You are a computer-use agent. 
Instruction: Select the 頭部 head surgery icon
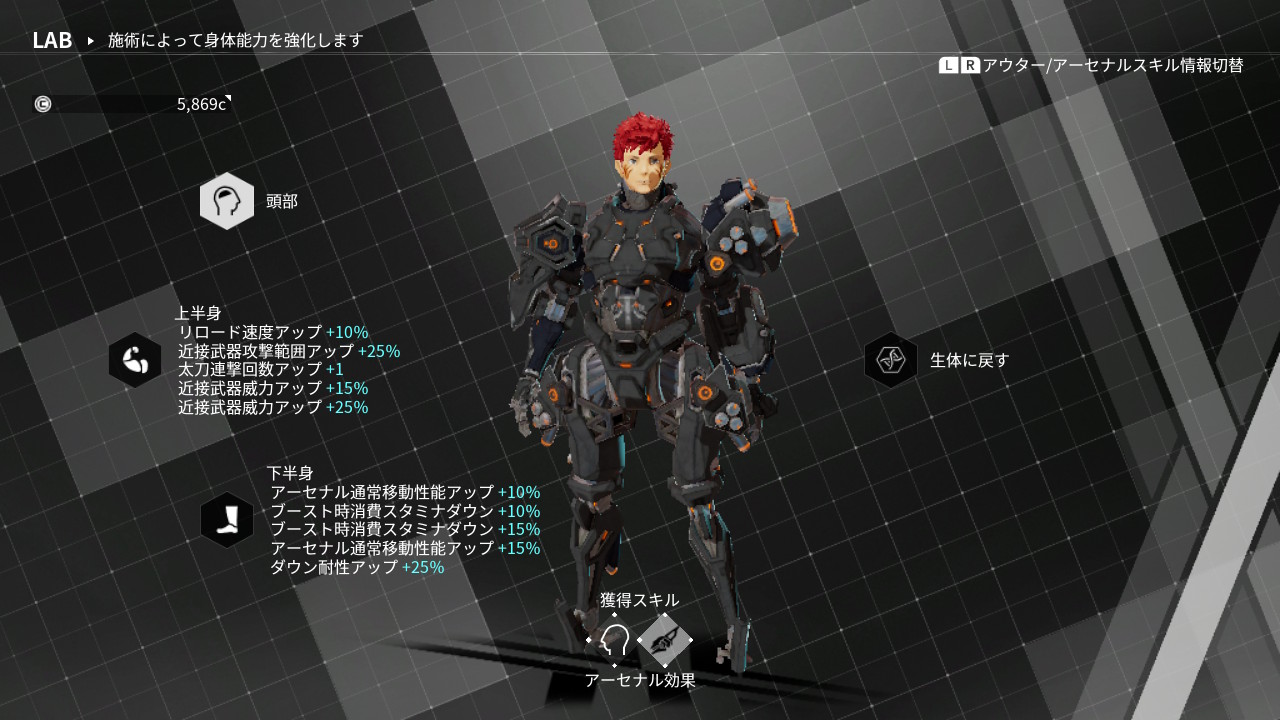click(x=227, y=201)
